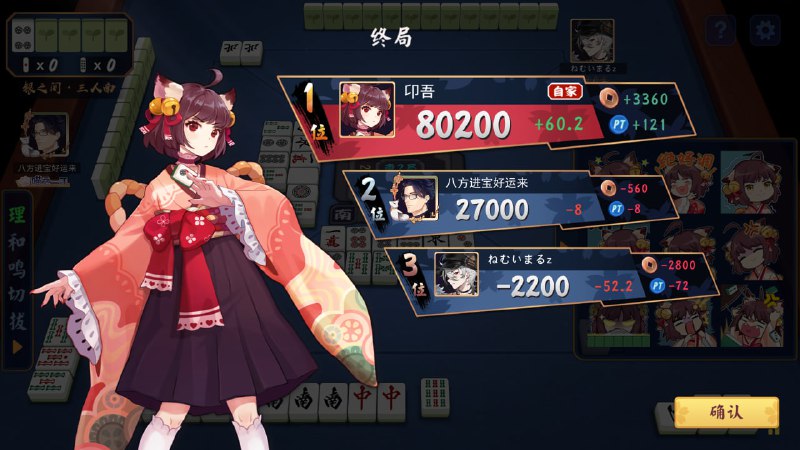Open the settings gear menu
Viewport: 800px width, 450px height.
765,31
